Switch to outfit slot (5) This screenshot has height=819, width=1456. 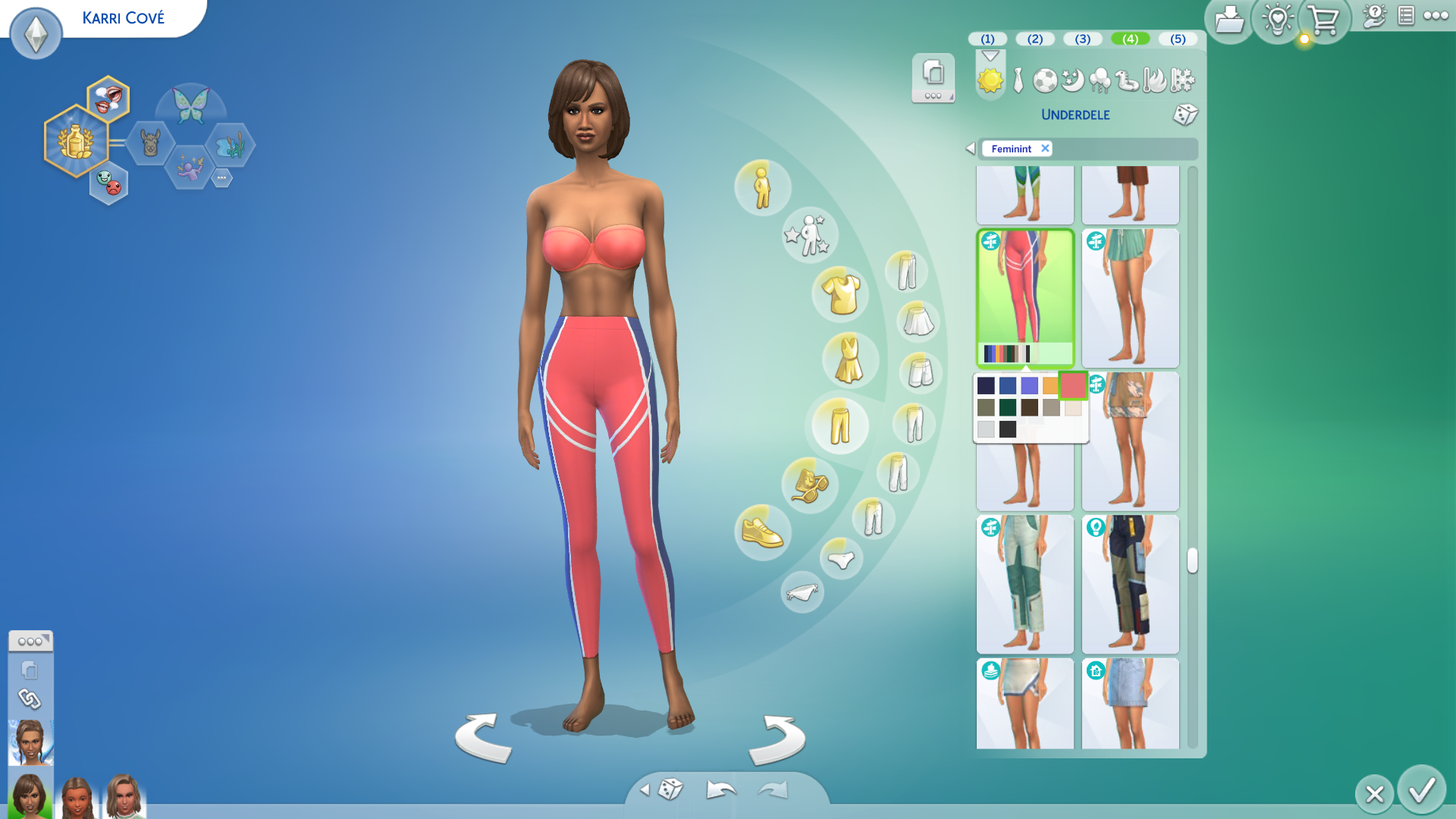tap(1177, 39)
